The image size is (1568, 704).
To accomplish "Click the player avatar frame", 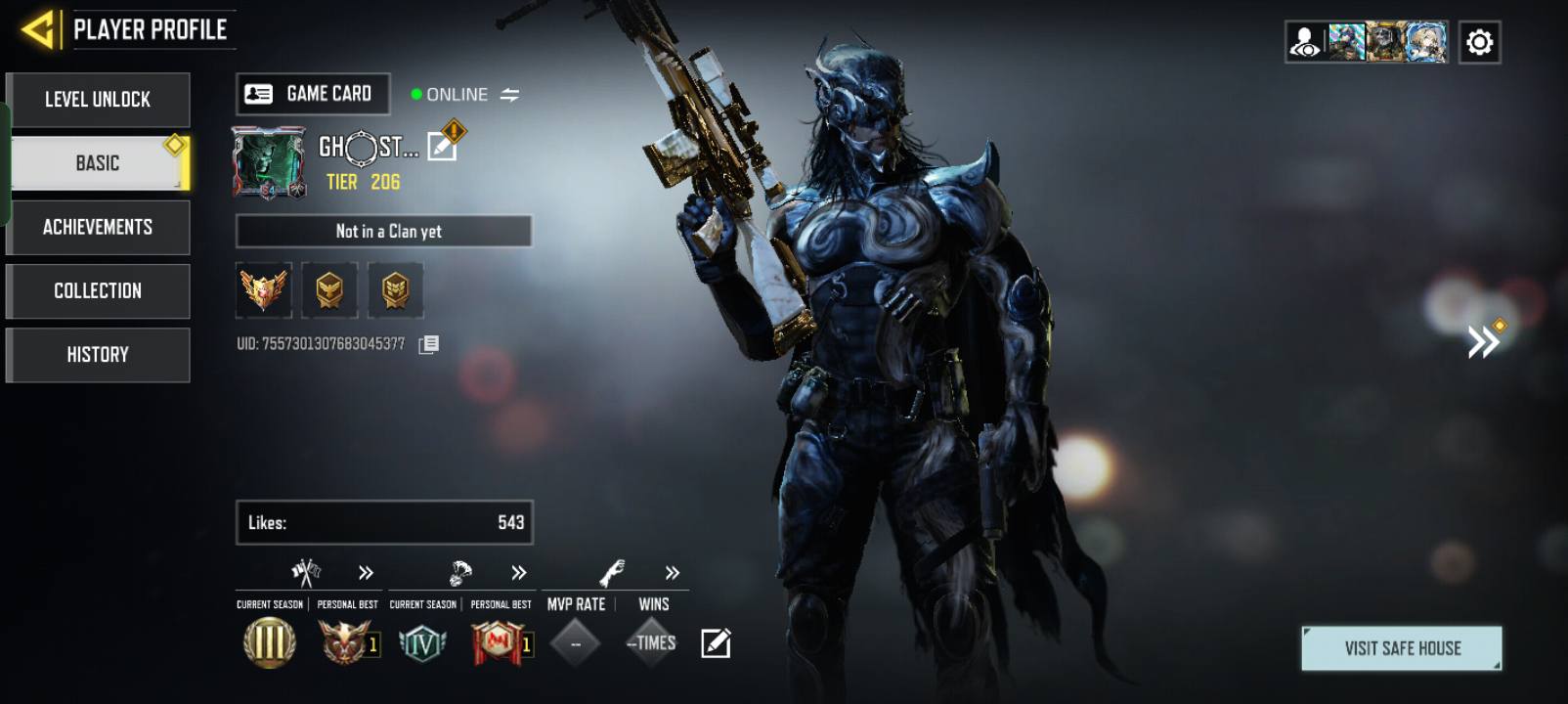I will click(269, 162).
